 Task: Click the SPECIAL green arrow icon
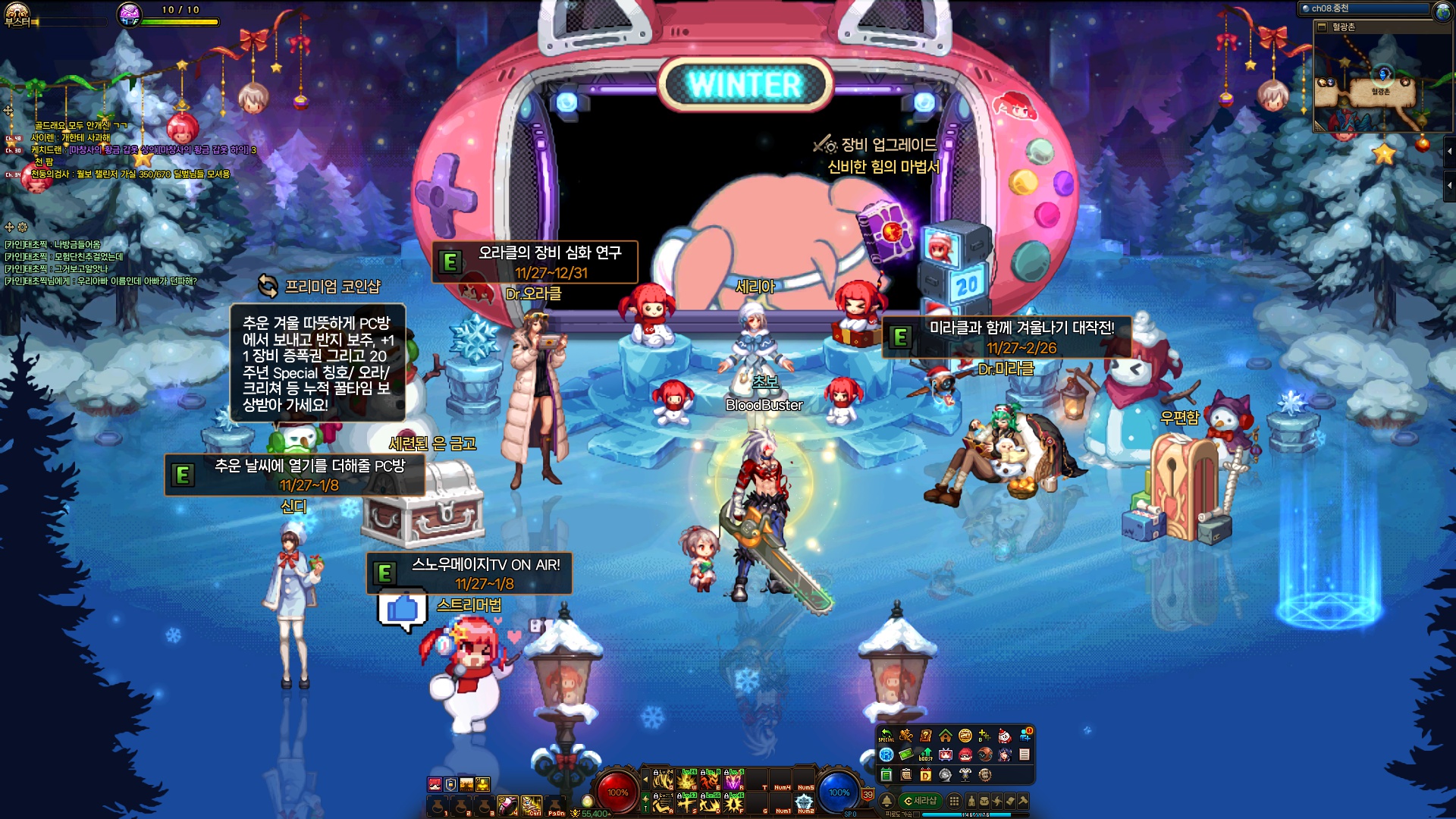pyautogui.click(x=886, y=735)
